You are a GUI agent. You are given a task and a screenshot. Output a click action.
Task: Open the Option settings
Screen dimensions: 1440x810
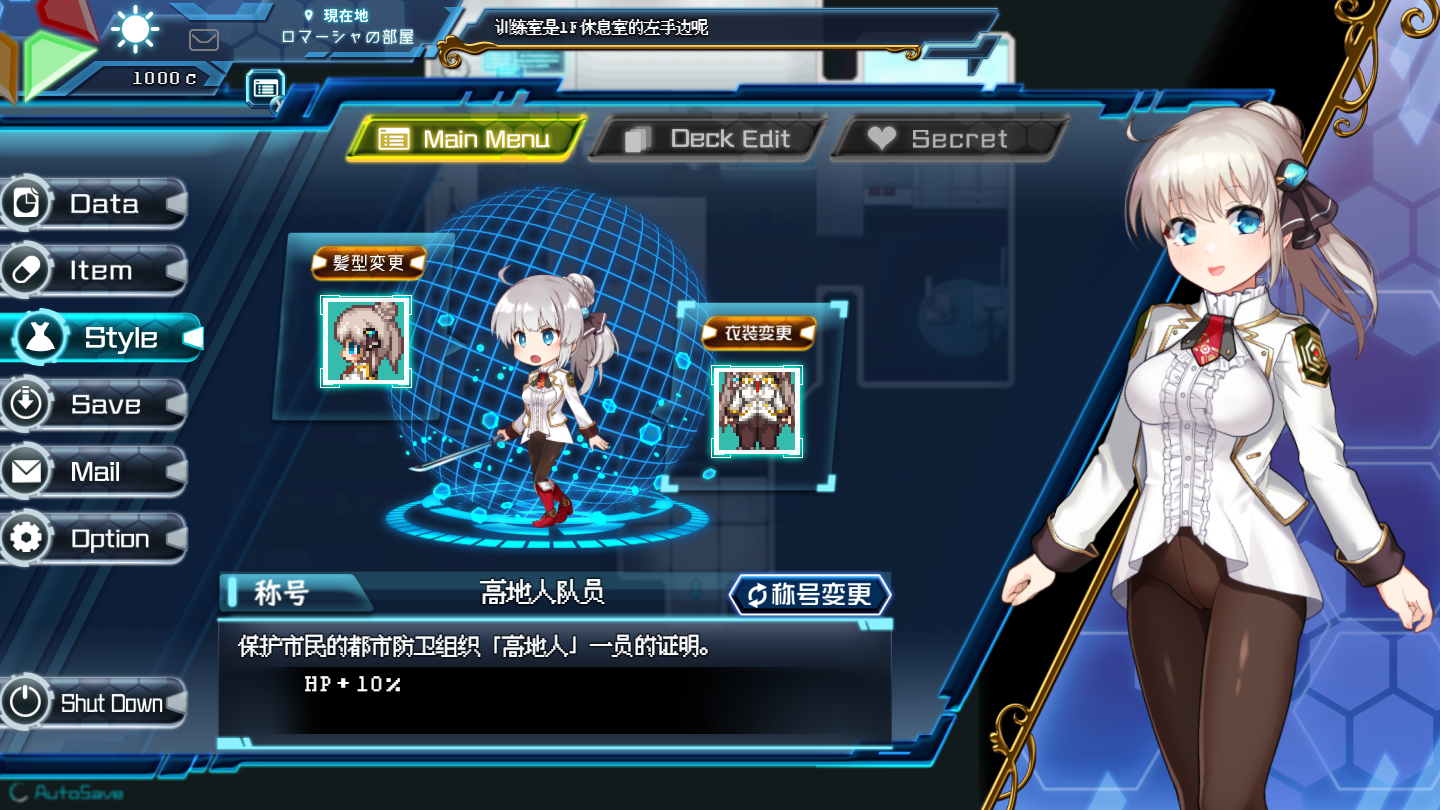(x=95, y=539)
